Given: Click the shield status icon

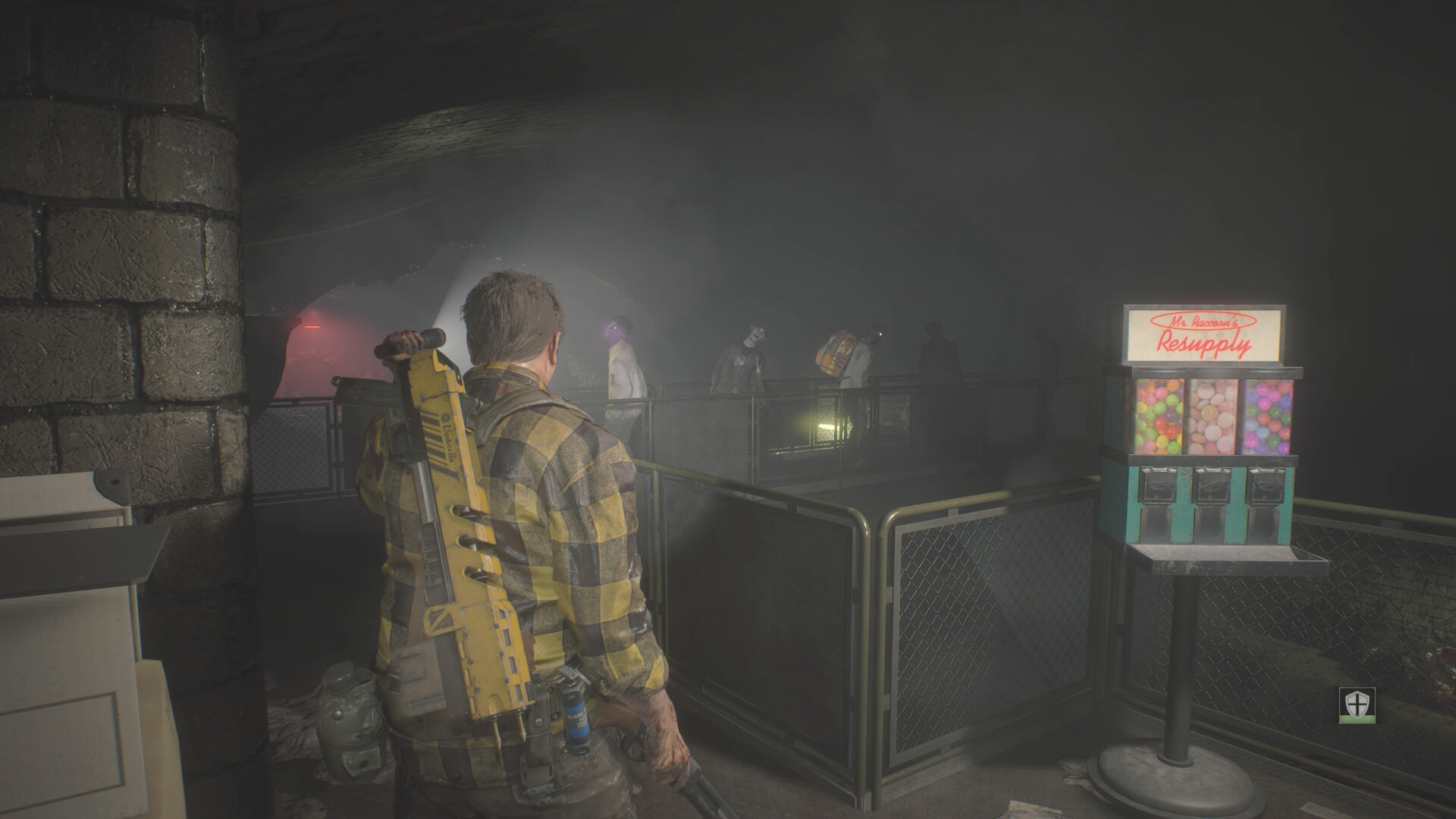Looking at the screenshot, I should [1357, 704].
